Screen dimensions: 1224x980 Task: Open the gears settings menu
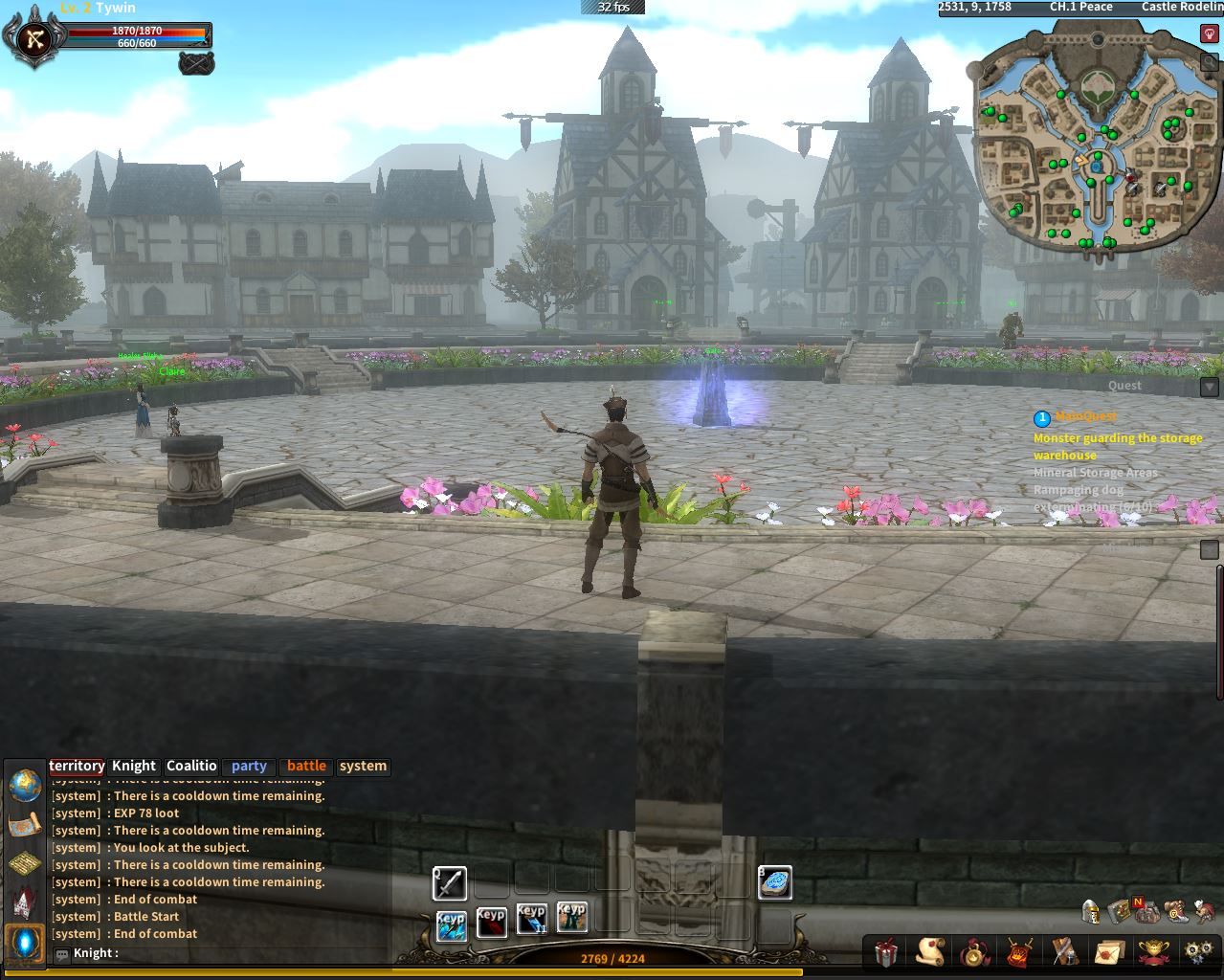[x=1197, y=952]
